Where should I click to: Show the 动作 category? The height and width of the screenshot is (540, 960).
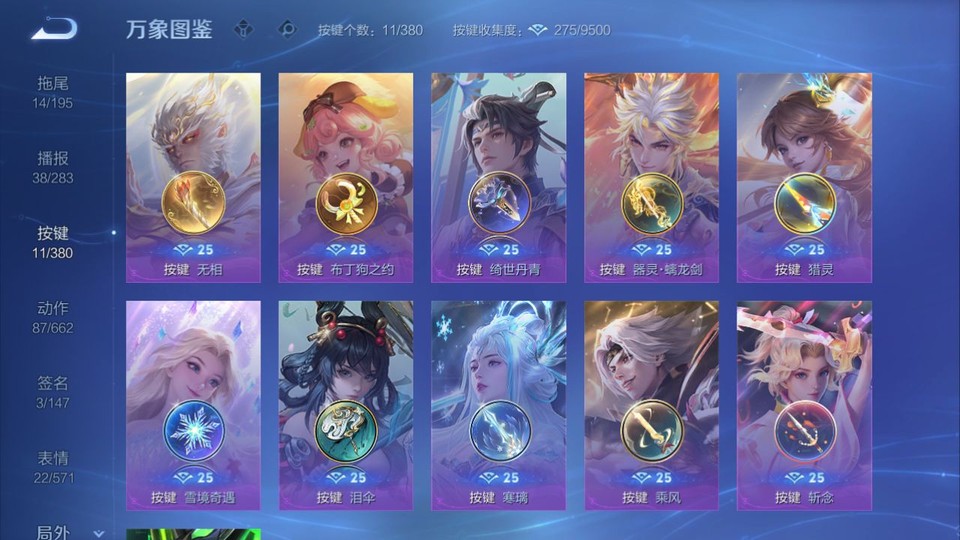(x=53, y=316)
